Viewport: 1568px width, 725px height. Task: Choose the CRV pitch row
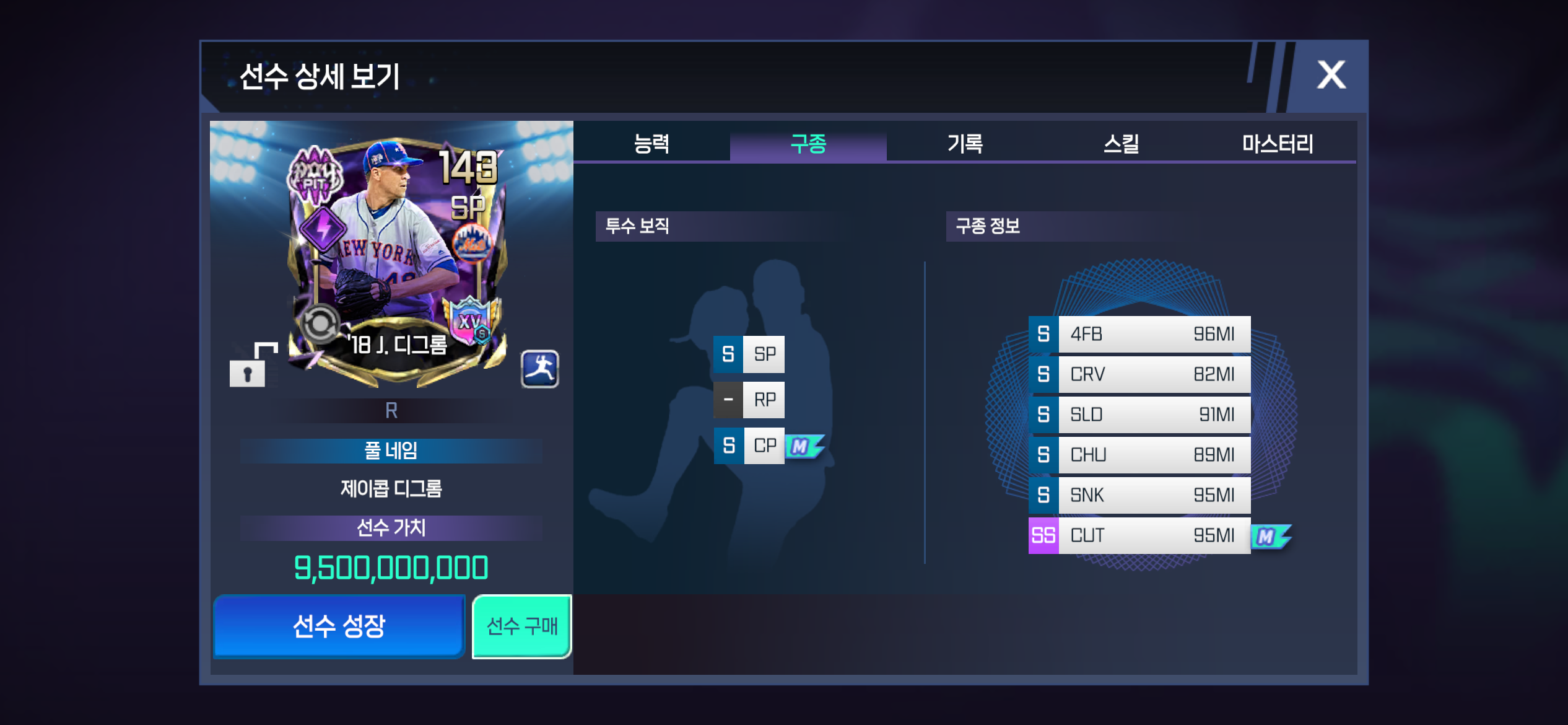coord(1139,374)
